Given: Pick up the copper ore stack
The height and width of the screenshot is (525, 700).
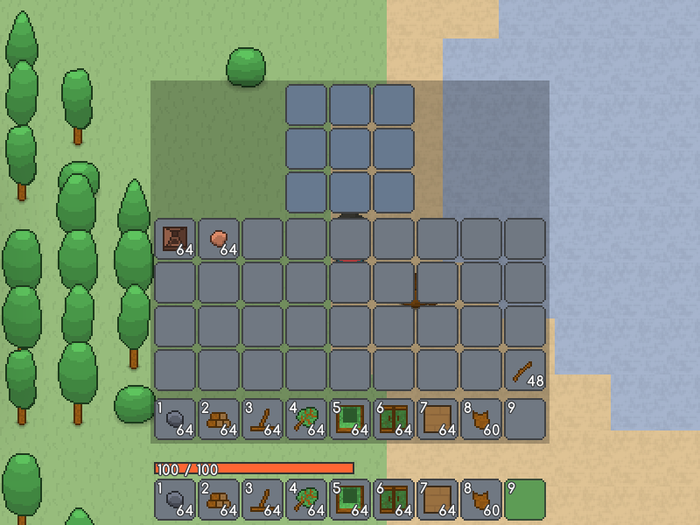Looking at the screenshot, I should click(x=219, y=238).
